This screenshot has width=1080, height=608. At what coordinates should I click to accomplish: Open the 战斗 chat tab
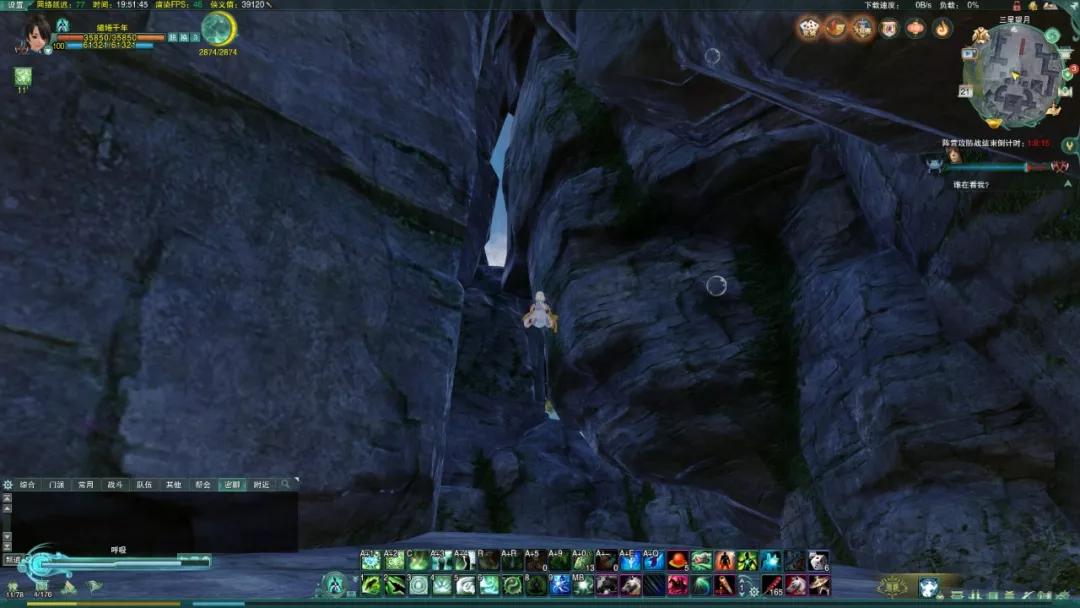[115, 485]
